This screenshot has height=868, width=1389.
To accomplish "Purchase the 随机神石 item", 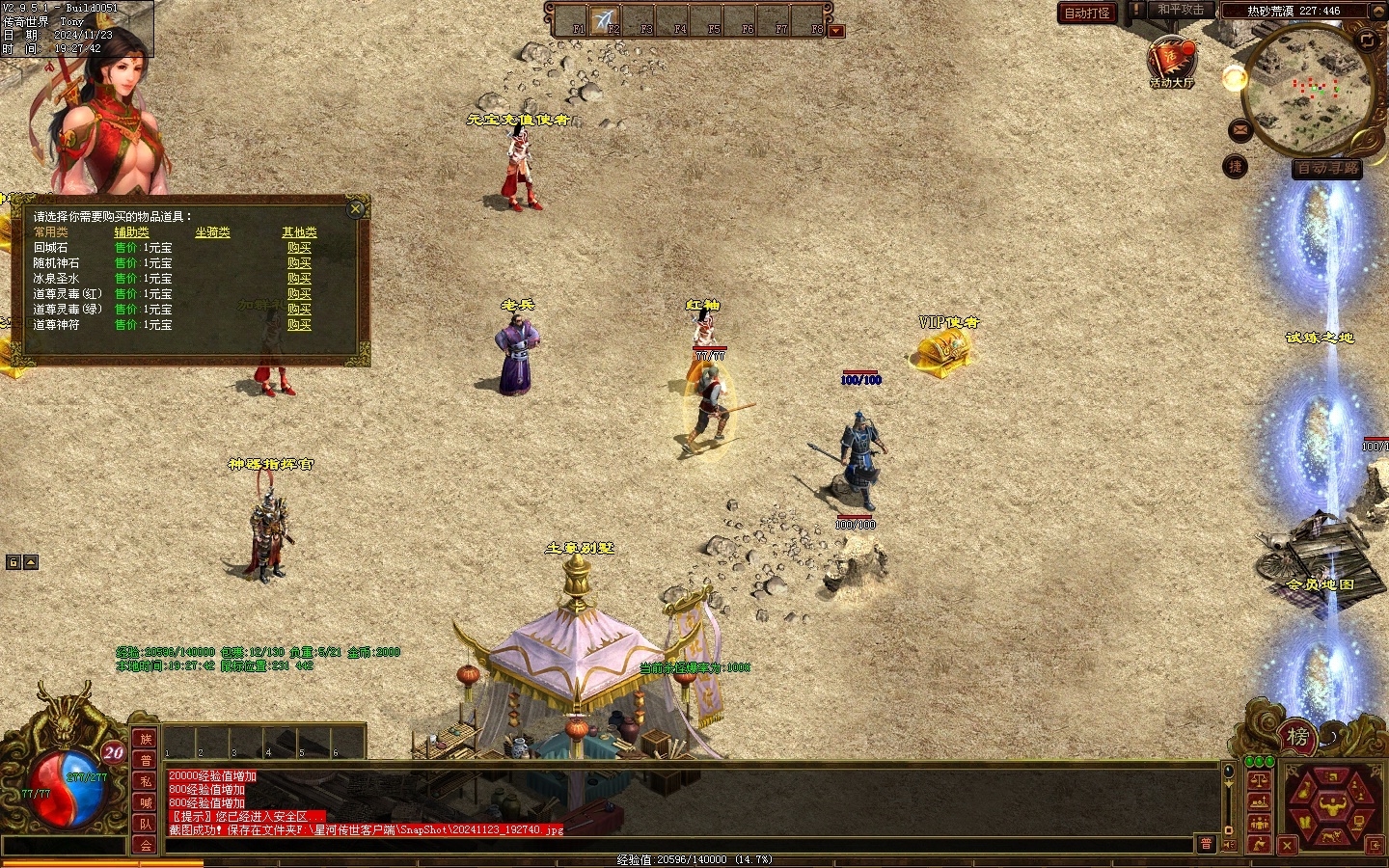I will tap(299, 263).
